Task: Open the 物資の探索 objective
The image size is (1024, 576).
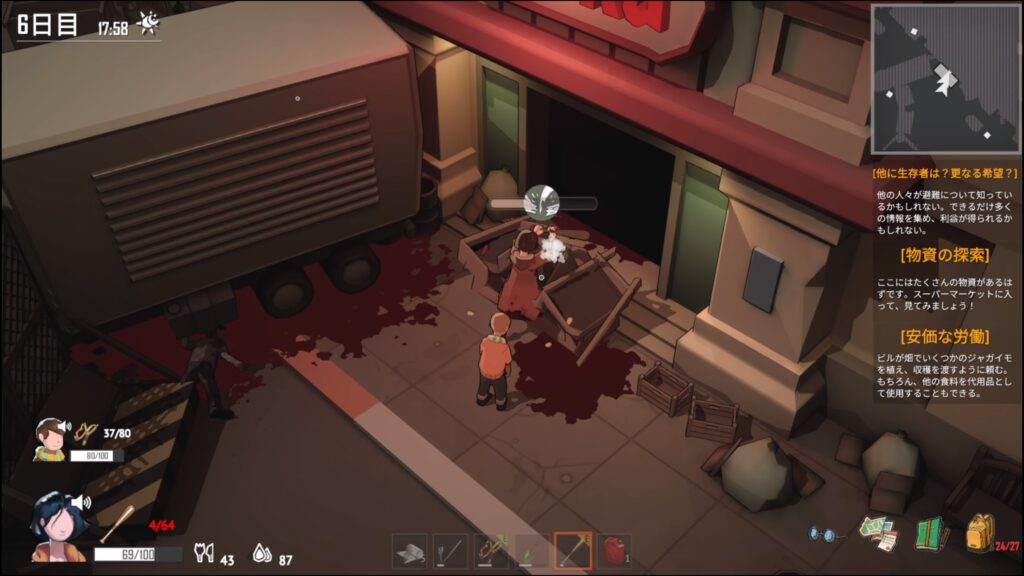Action: click(944, 253)
